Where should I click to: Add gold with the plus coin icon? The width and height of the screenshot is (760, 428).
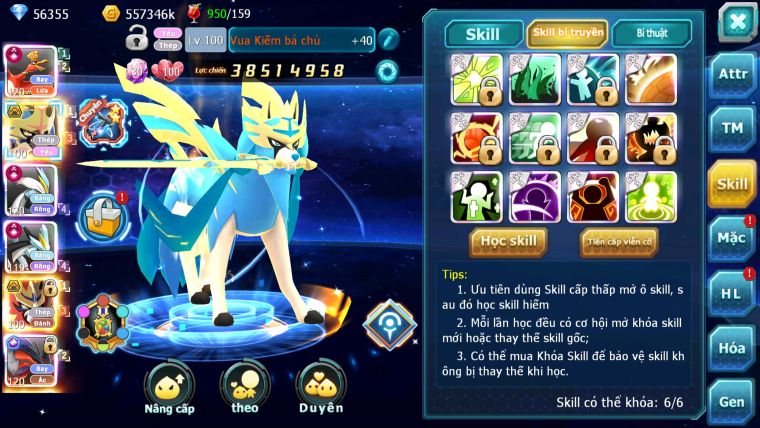point(111,14)
